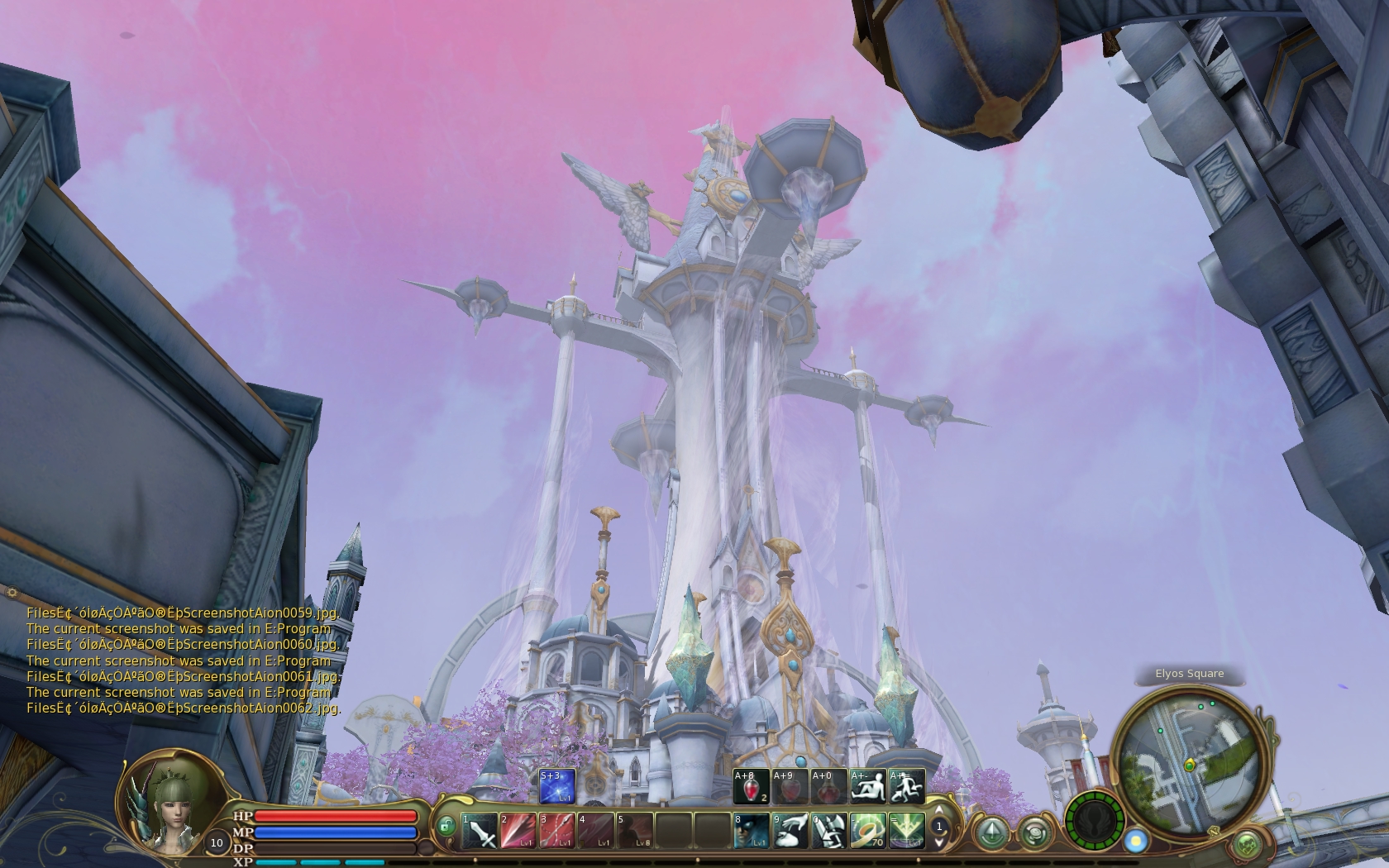Activate the masked face skill in slot 8
The image size is (1389, 868).
[x=751, y=831]
